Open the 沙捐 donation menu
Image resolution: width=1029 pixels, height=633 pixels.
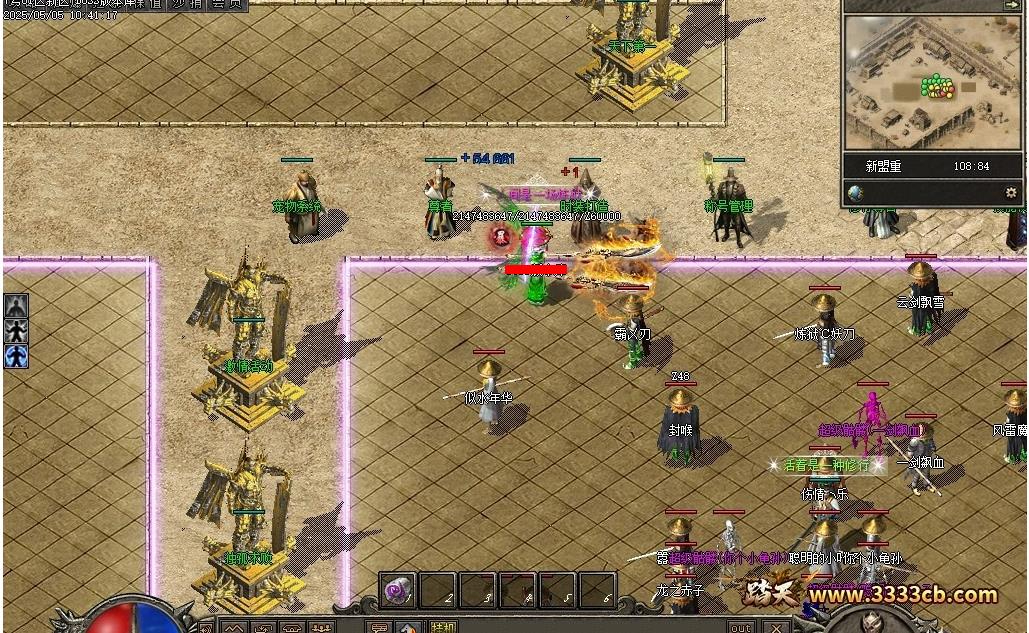coord(187,4)
